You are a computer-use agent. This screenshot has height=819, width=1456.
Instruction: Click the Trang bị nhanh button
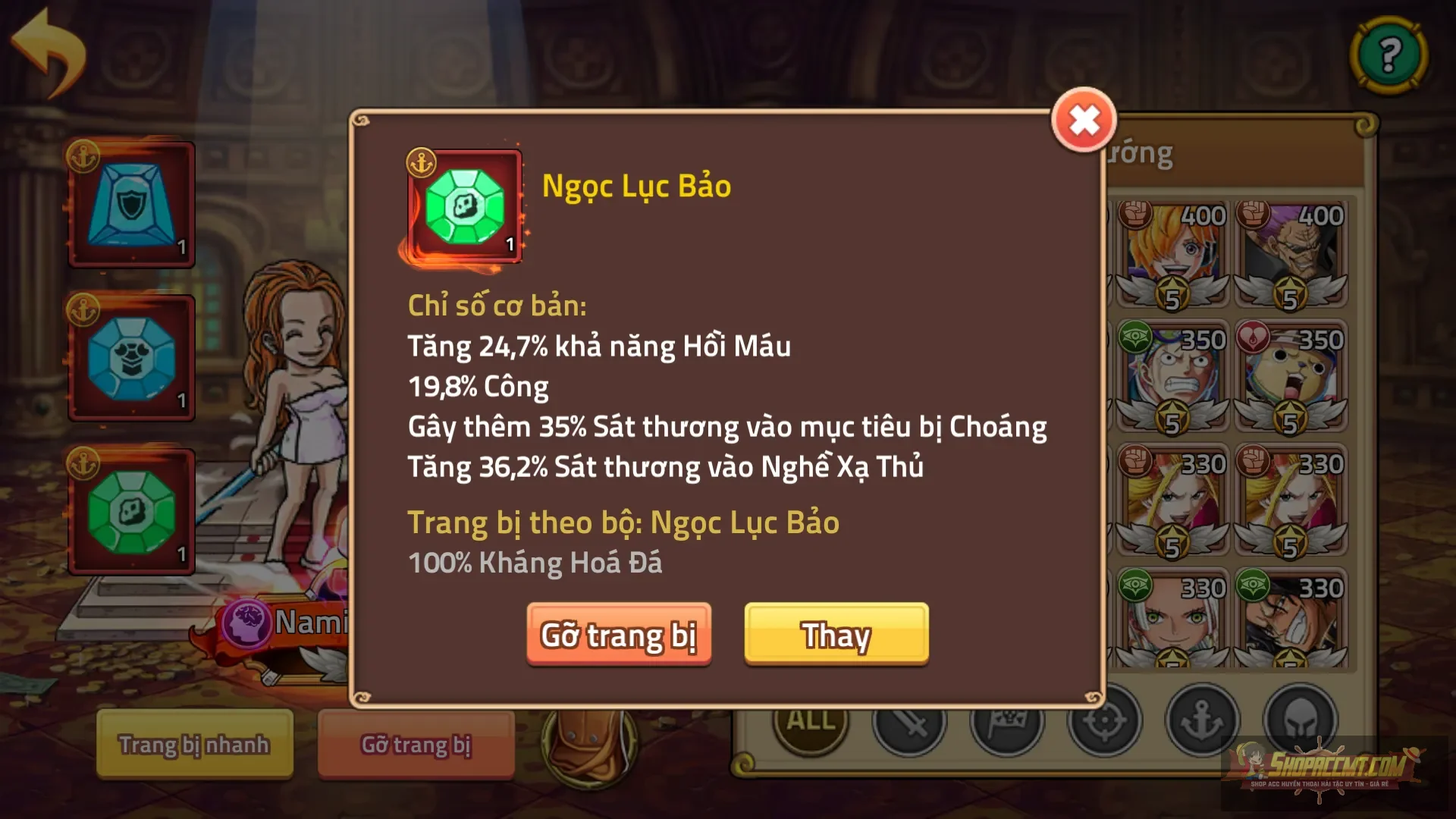pos(193,745)
